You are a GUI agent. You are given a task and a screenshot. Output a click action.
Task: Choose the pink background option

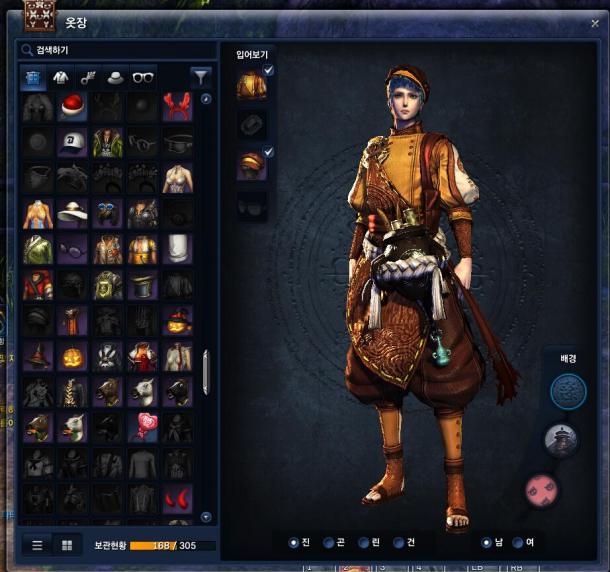click(x=540, y=490)
